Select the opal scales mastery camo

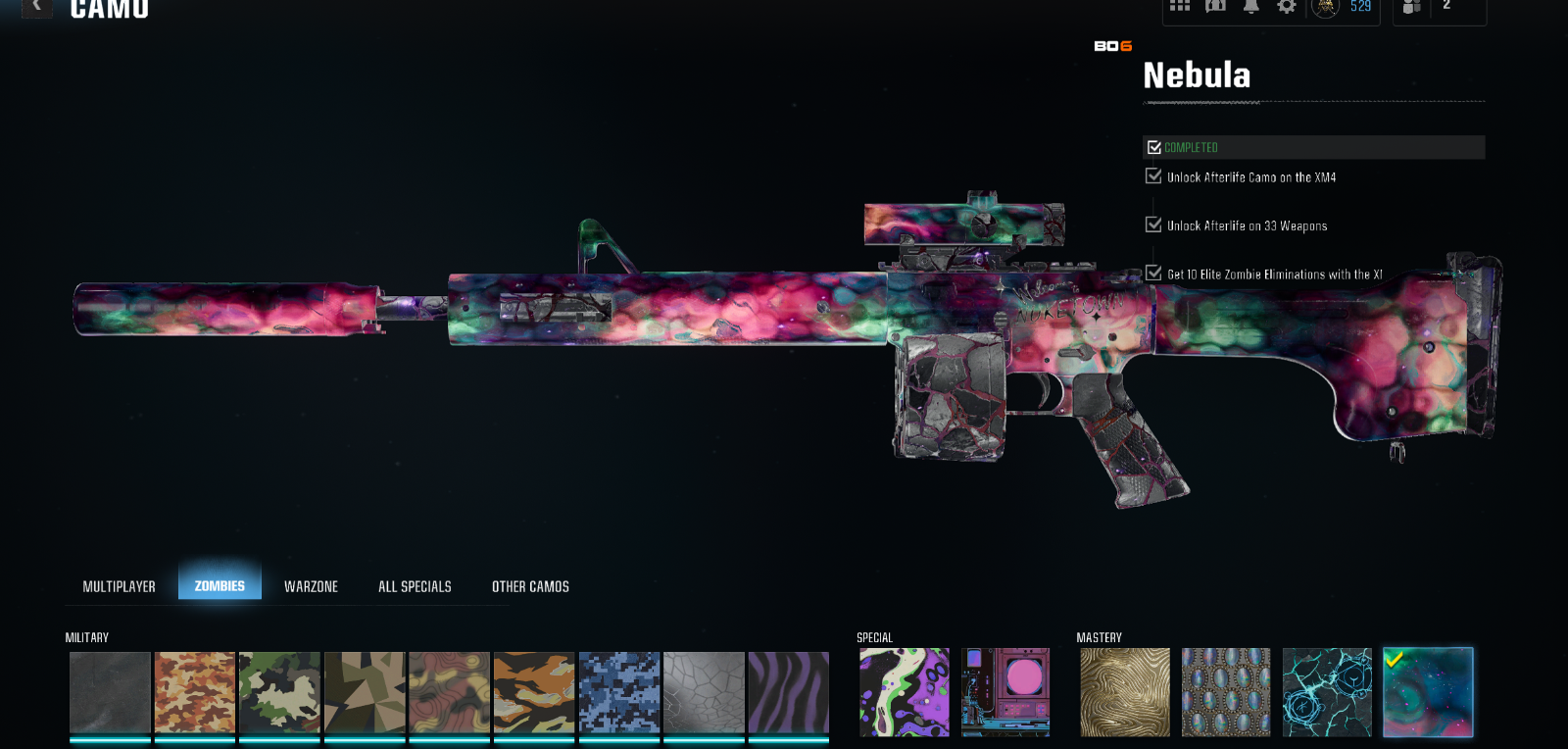1226,692
